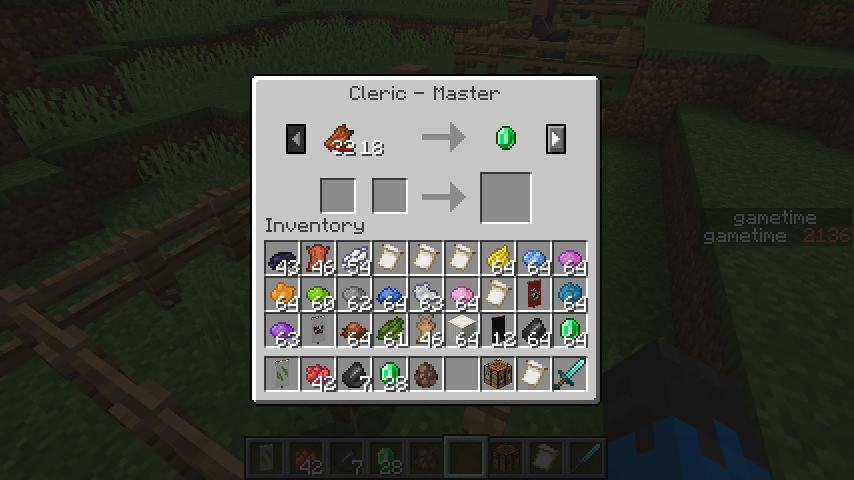The image size is (854, 480).
Task: Take the light blue dye stack
Action: (x=534, y=259)
